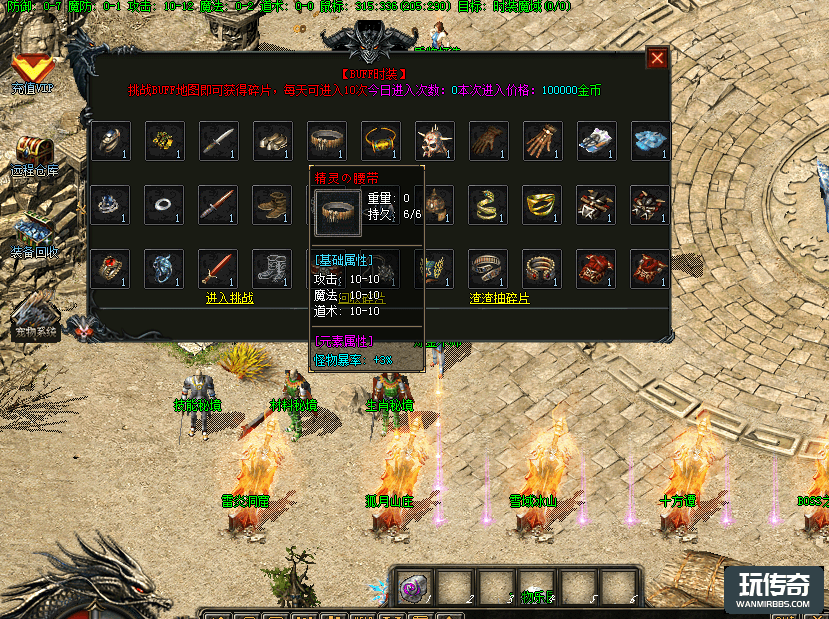Select the red-bladed sword in the bottom row
The width and height of the screenshot is (829, 619).
tap(218, 269)
